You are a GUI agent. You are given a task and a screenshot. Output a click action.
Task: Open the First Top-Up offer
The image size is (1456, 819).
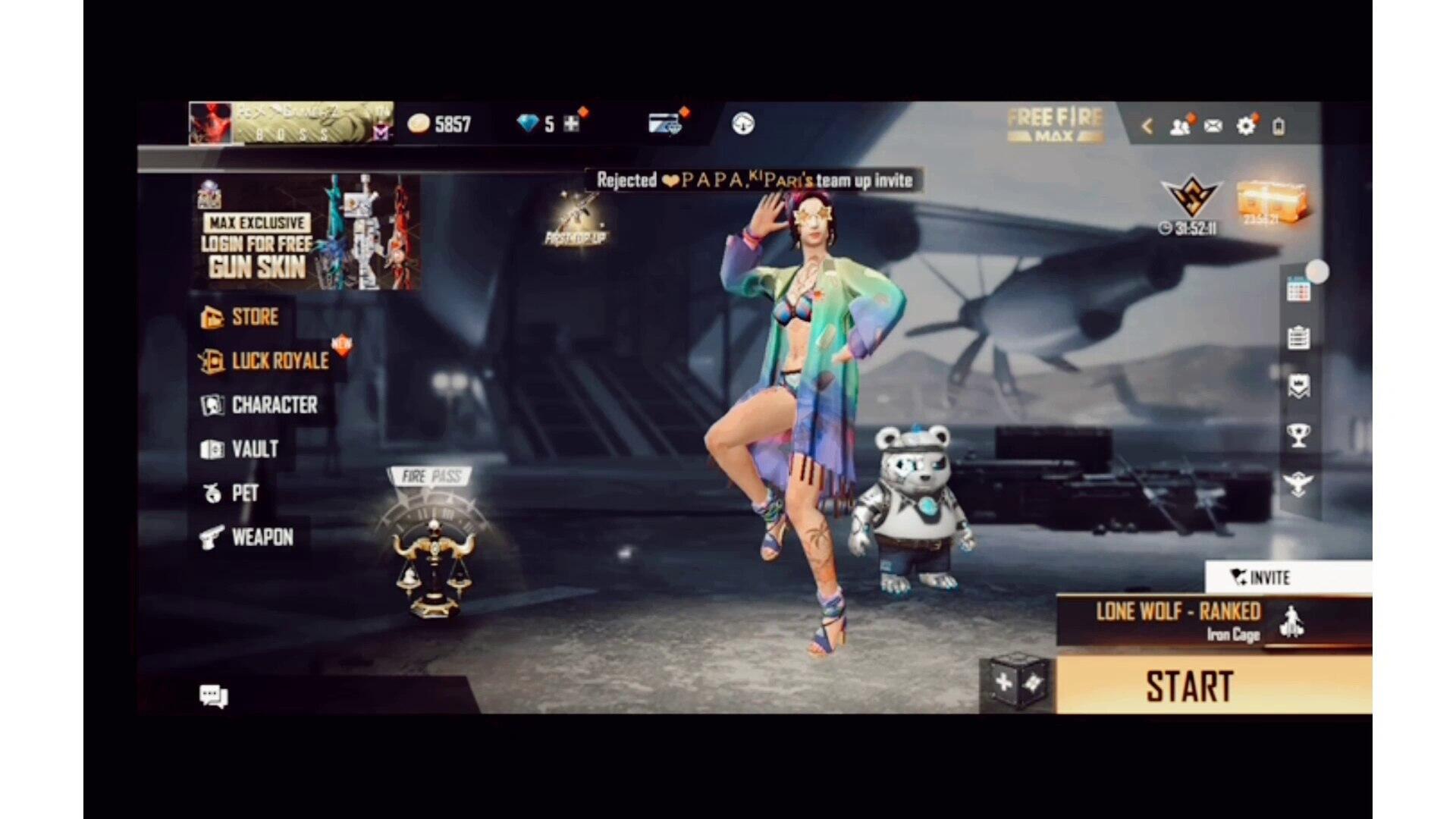[576, 220]
